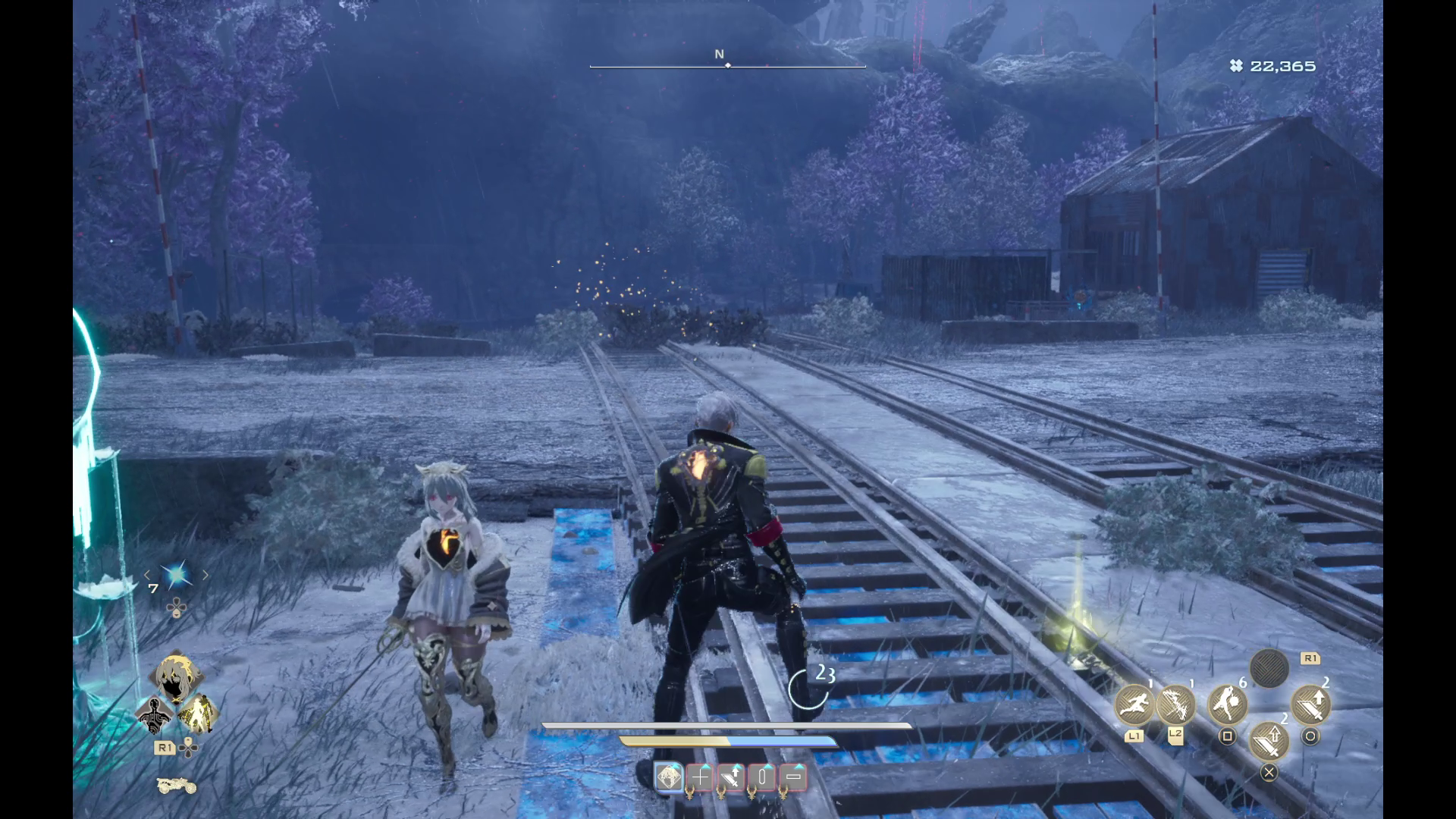Select the empty dark hatched skill slot
The height and width of the screenshot is (819, 1456).
tap(1269, 669)
